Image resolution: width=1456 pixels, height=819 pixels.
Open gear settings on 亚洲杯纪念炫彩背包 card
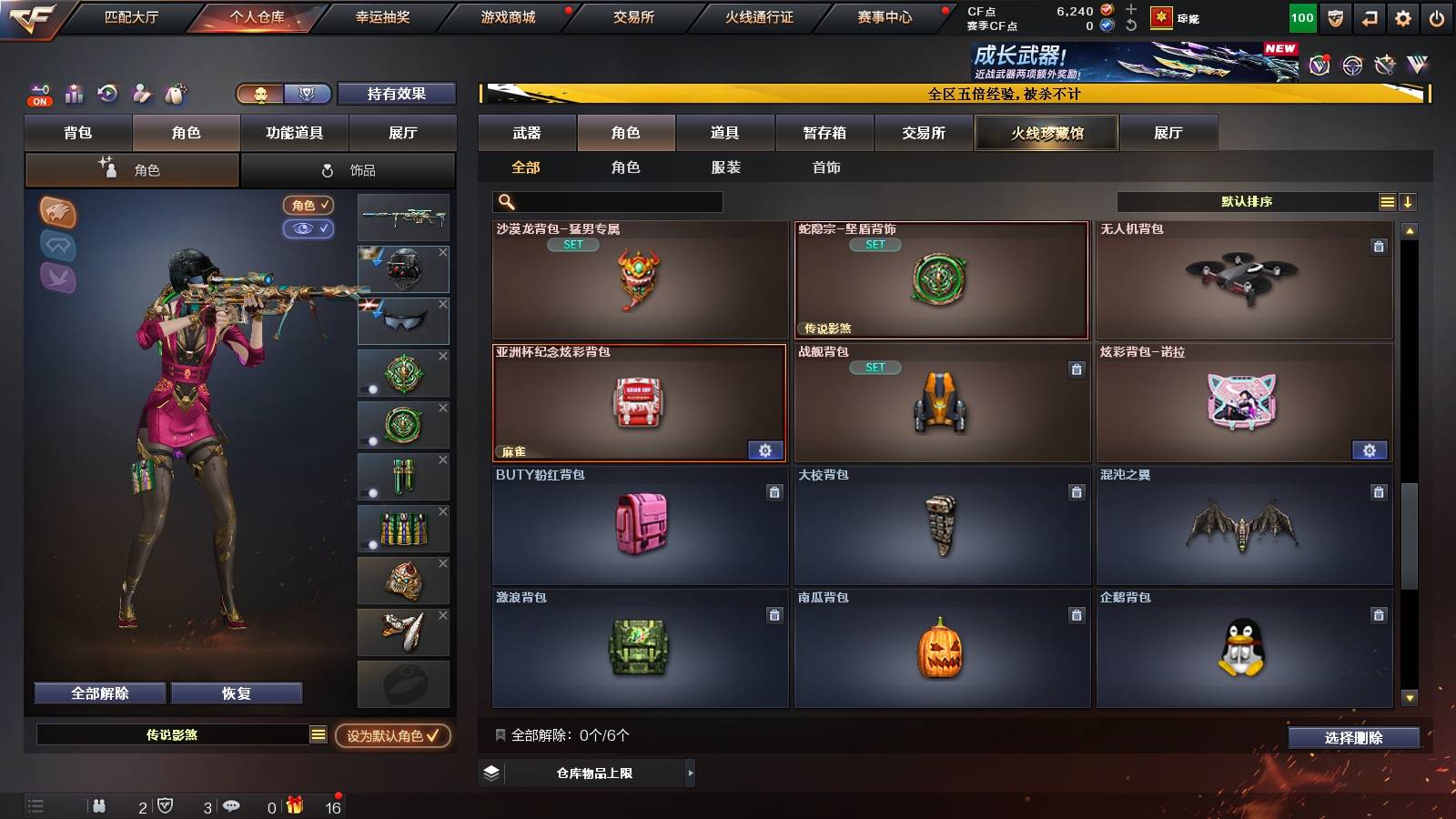point(765,450)
